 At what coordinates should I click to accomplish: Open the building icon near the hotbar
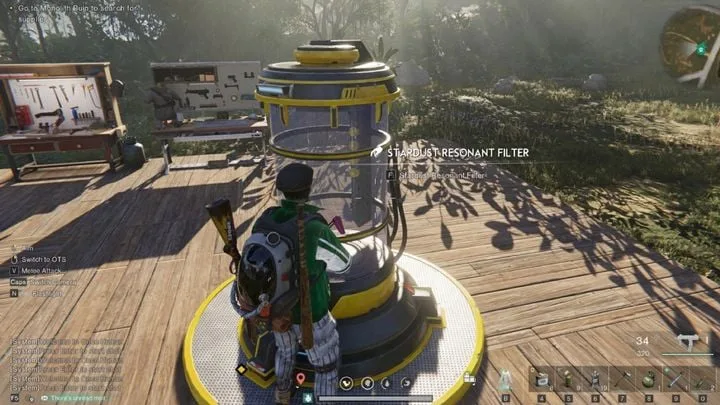[468, 378]
